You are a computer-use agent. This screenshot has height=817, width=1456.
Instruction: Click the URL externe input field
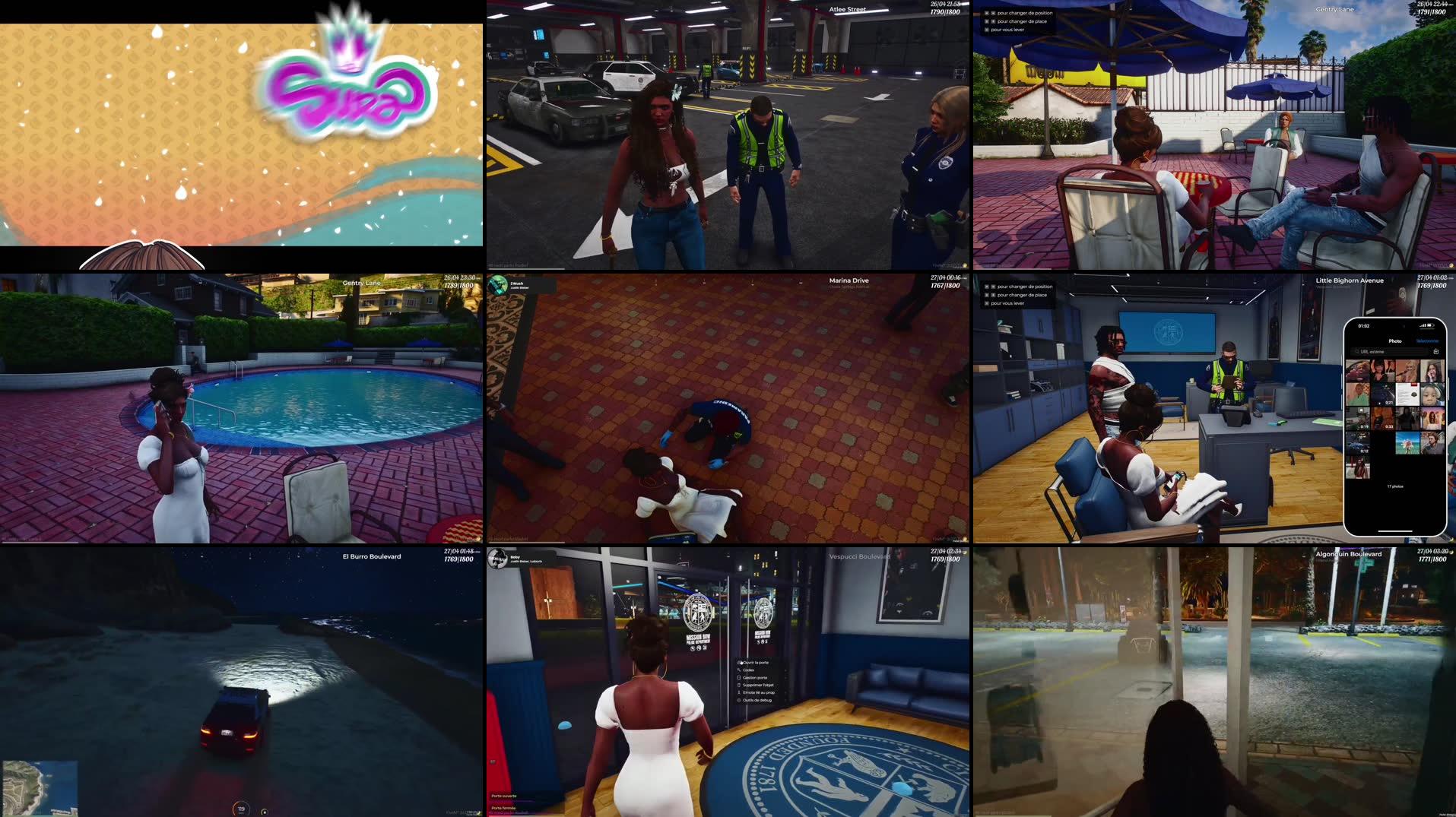tap(1388, 352)
